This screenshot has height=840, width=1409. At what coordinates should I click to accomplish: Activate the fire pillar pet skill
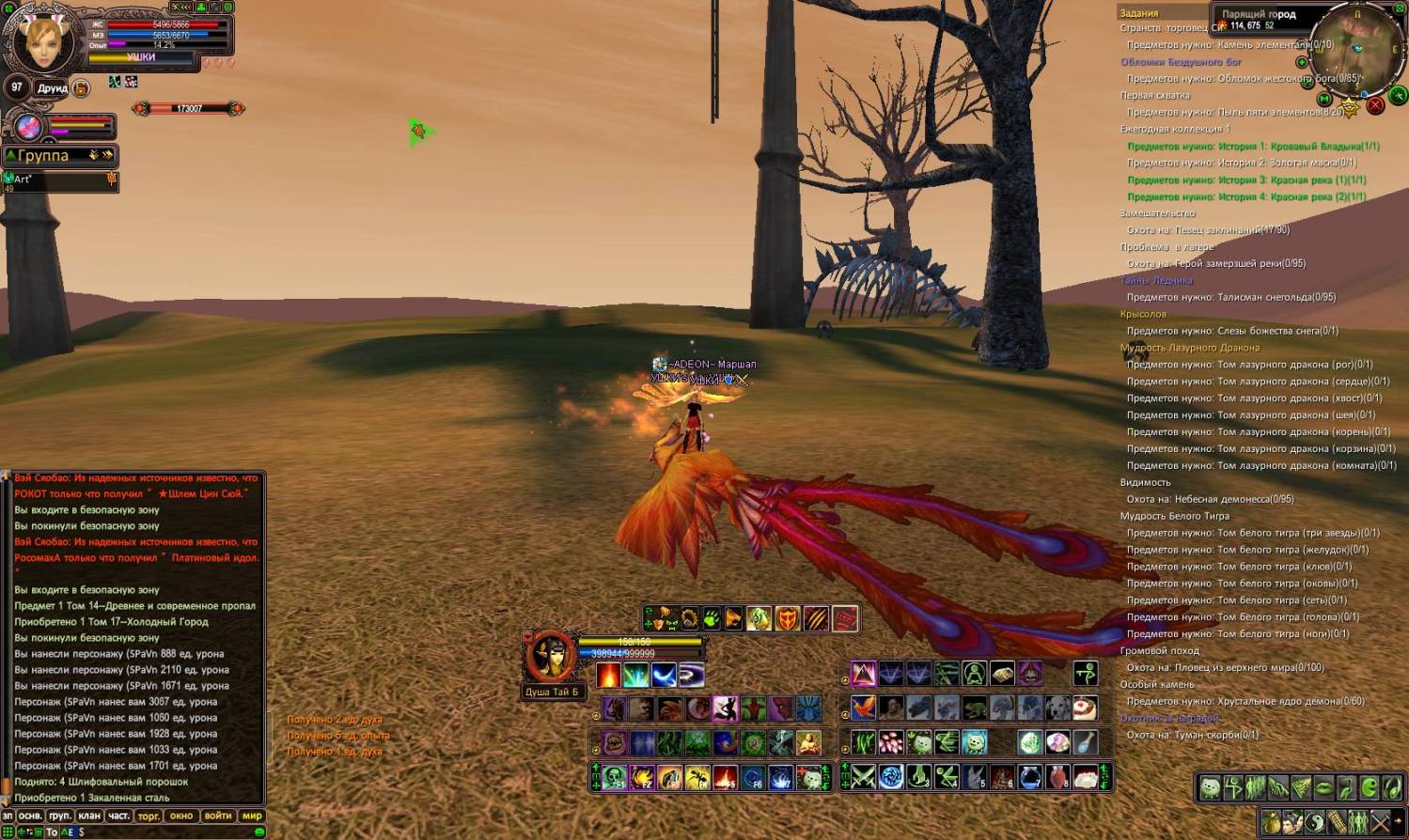(609, 675)
